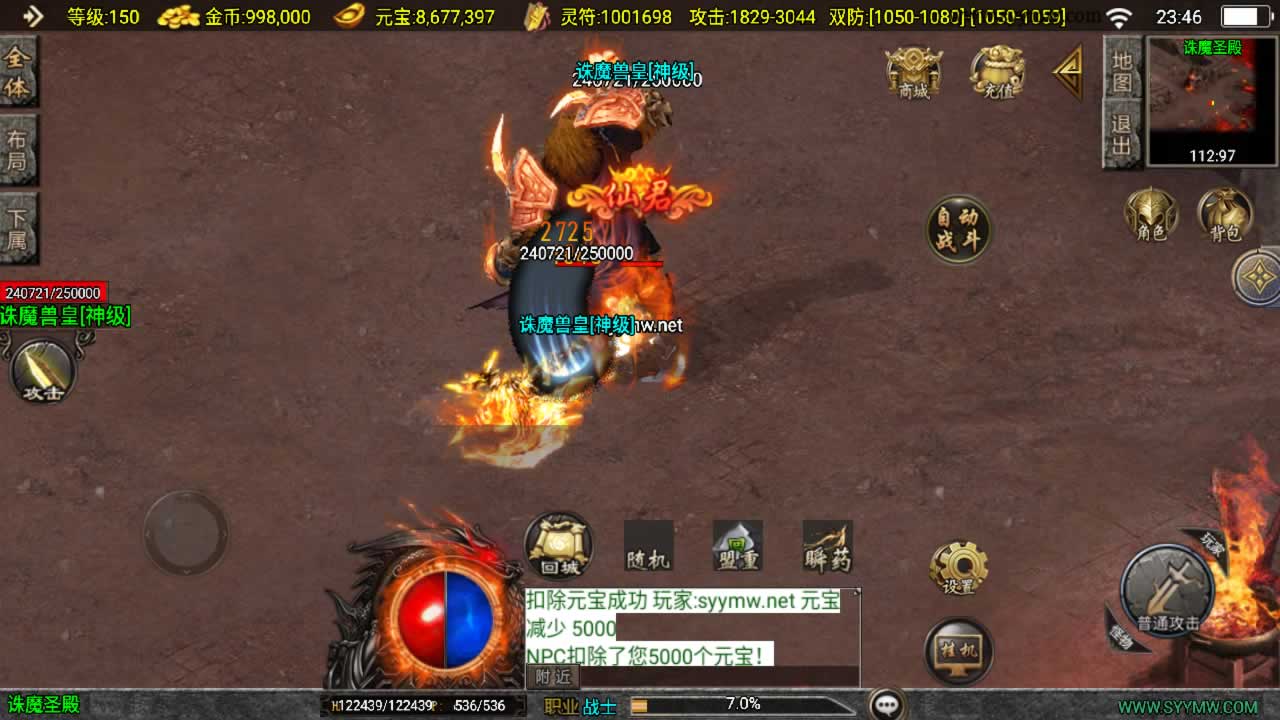The height and width of the screenshot is (720, 1280).
Task: Toggle 自动战斗 auto battle
Action: click(x=958, y=229)
